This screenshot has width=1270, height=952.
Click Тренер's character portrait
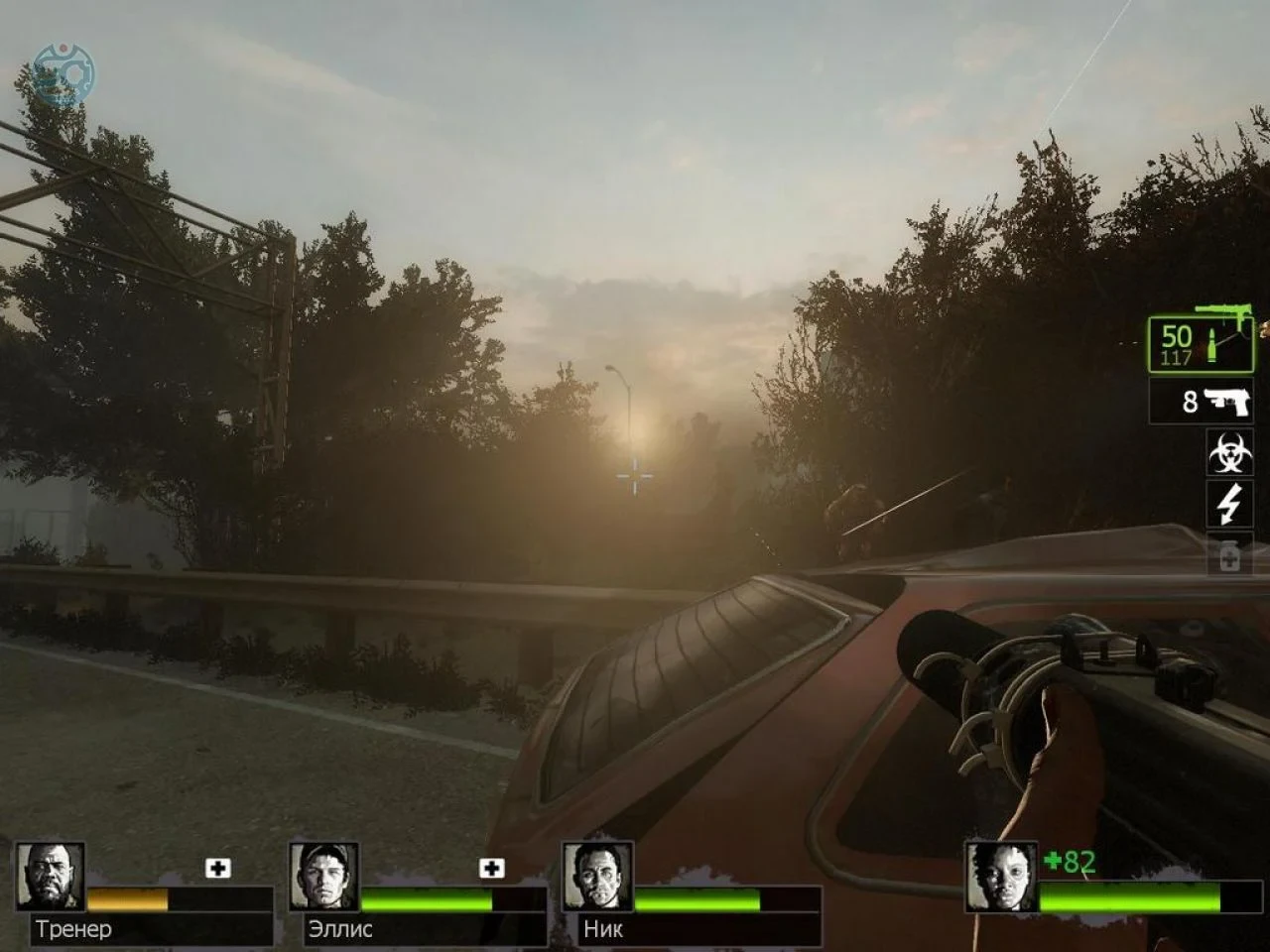tap(51, 877)
